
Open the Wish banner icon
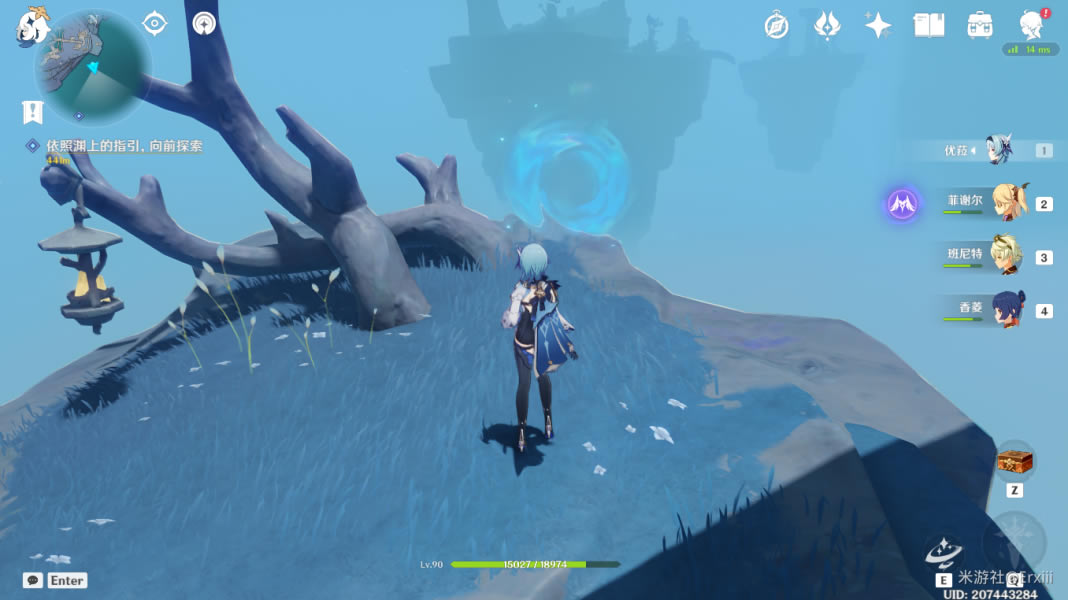click(827, 26)
